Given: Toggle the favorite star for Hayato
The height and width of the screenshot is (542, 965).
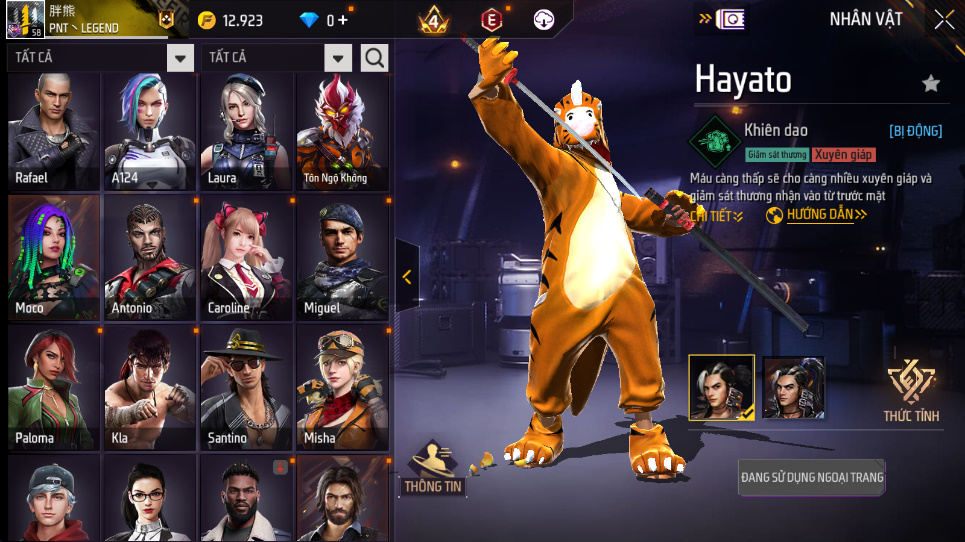Looking at the screenshot, I should [931, 84].
